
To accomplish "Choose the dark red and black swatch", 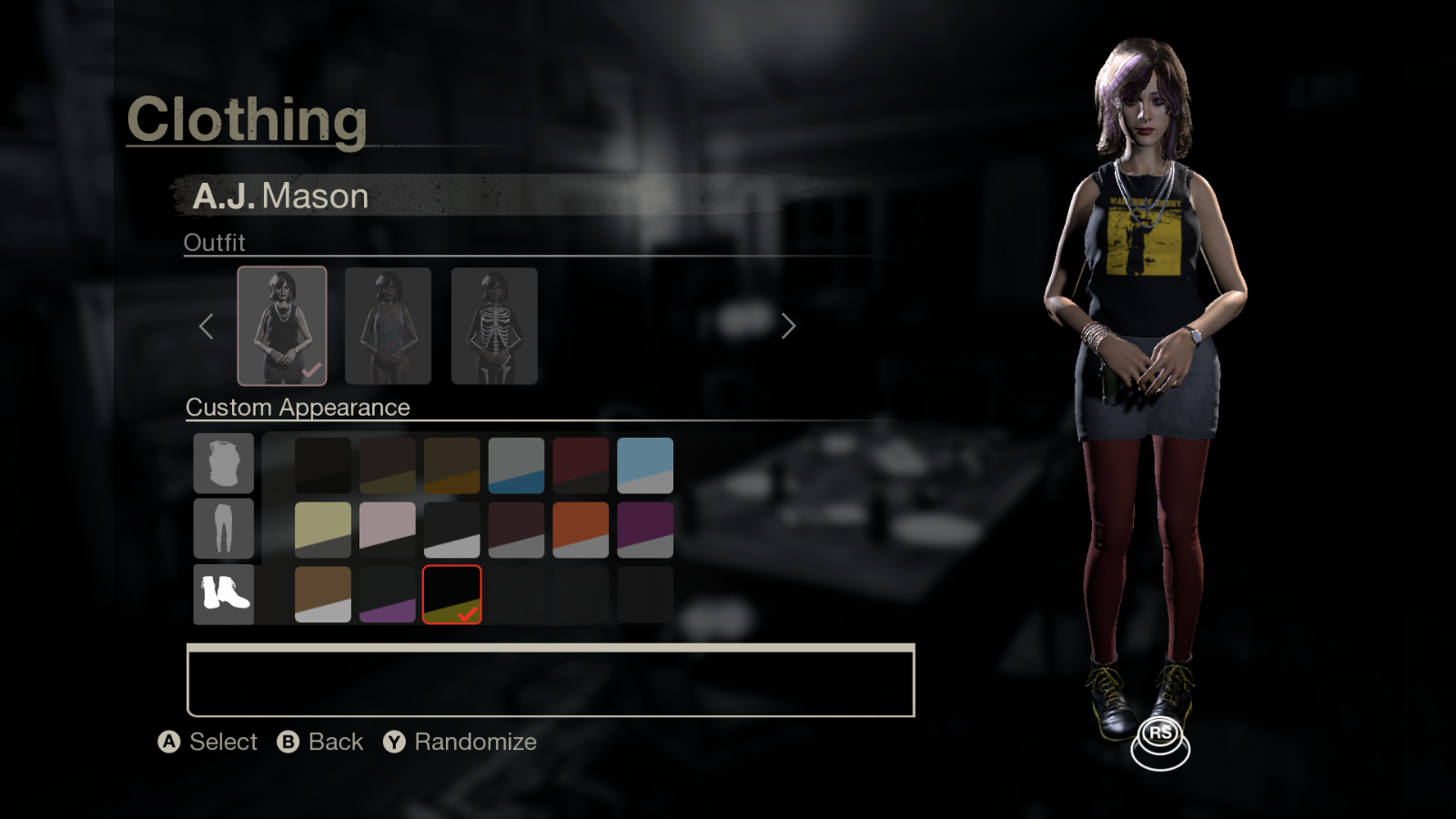I will coord(581,465).
